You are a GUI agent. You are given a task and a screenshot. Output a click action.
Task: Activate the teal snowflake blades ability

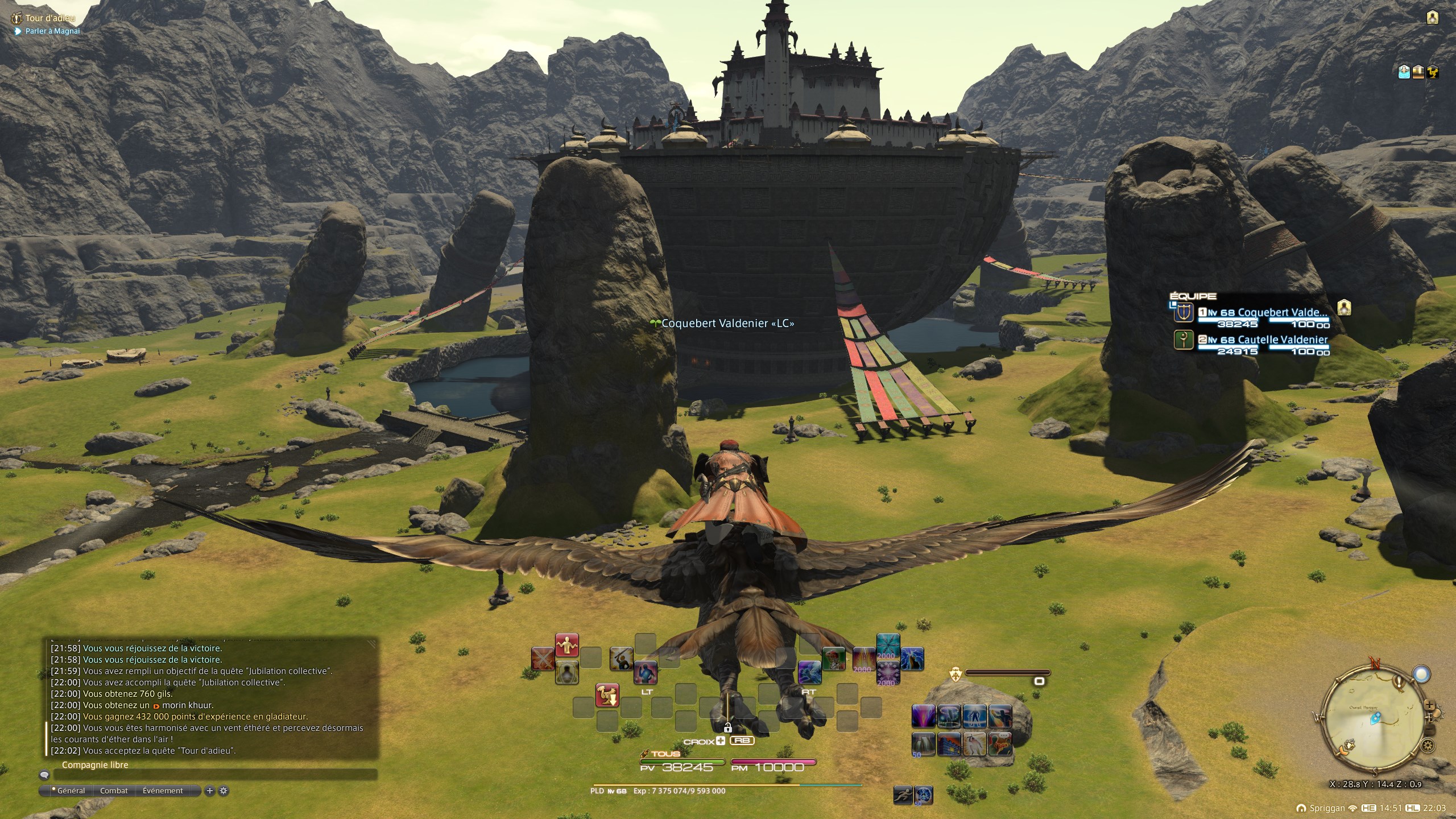(x=888, y=644)
